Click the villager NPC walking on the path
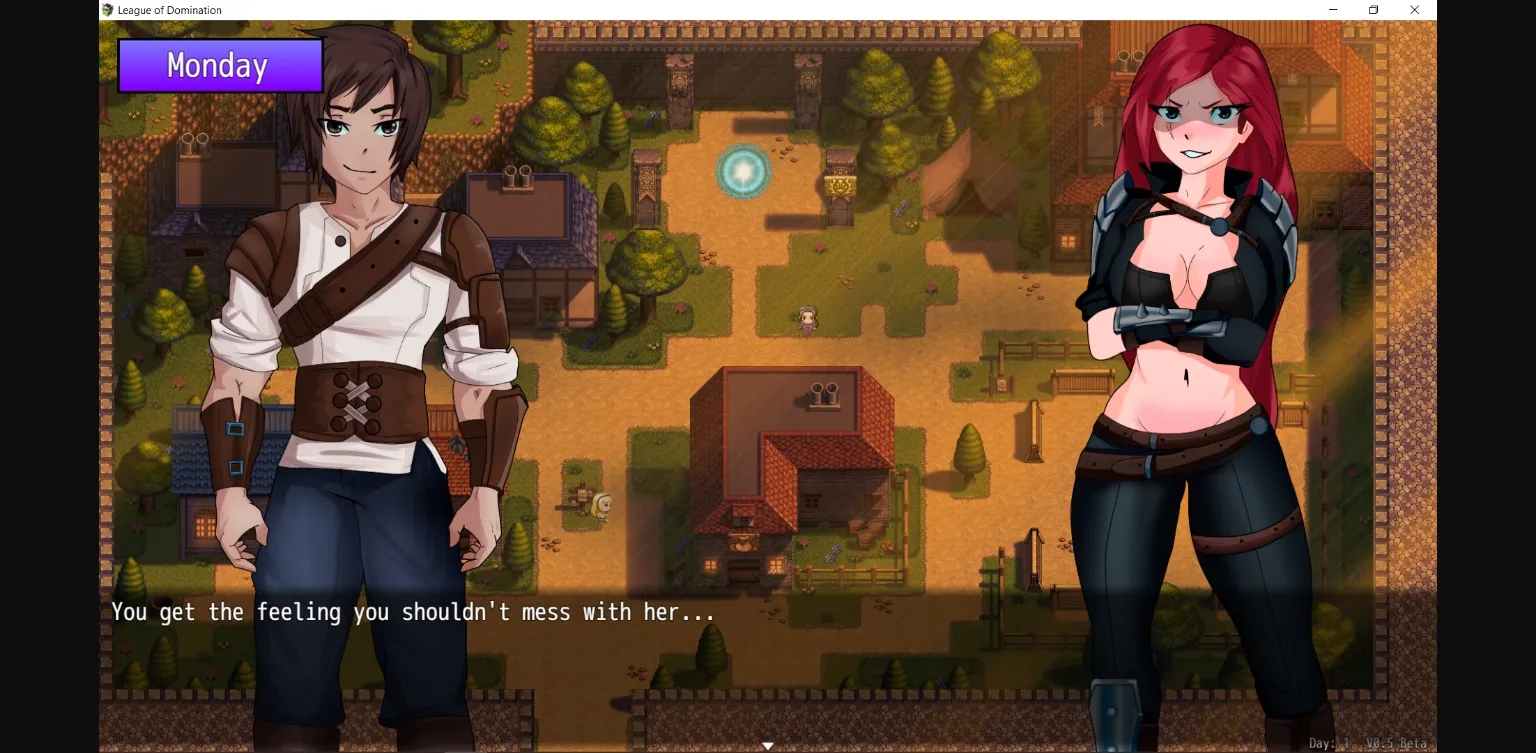This screenshot has height=753, width=1536. (807, 317)
